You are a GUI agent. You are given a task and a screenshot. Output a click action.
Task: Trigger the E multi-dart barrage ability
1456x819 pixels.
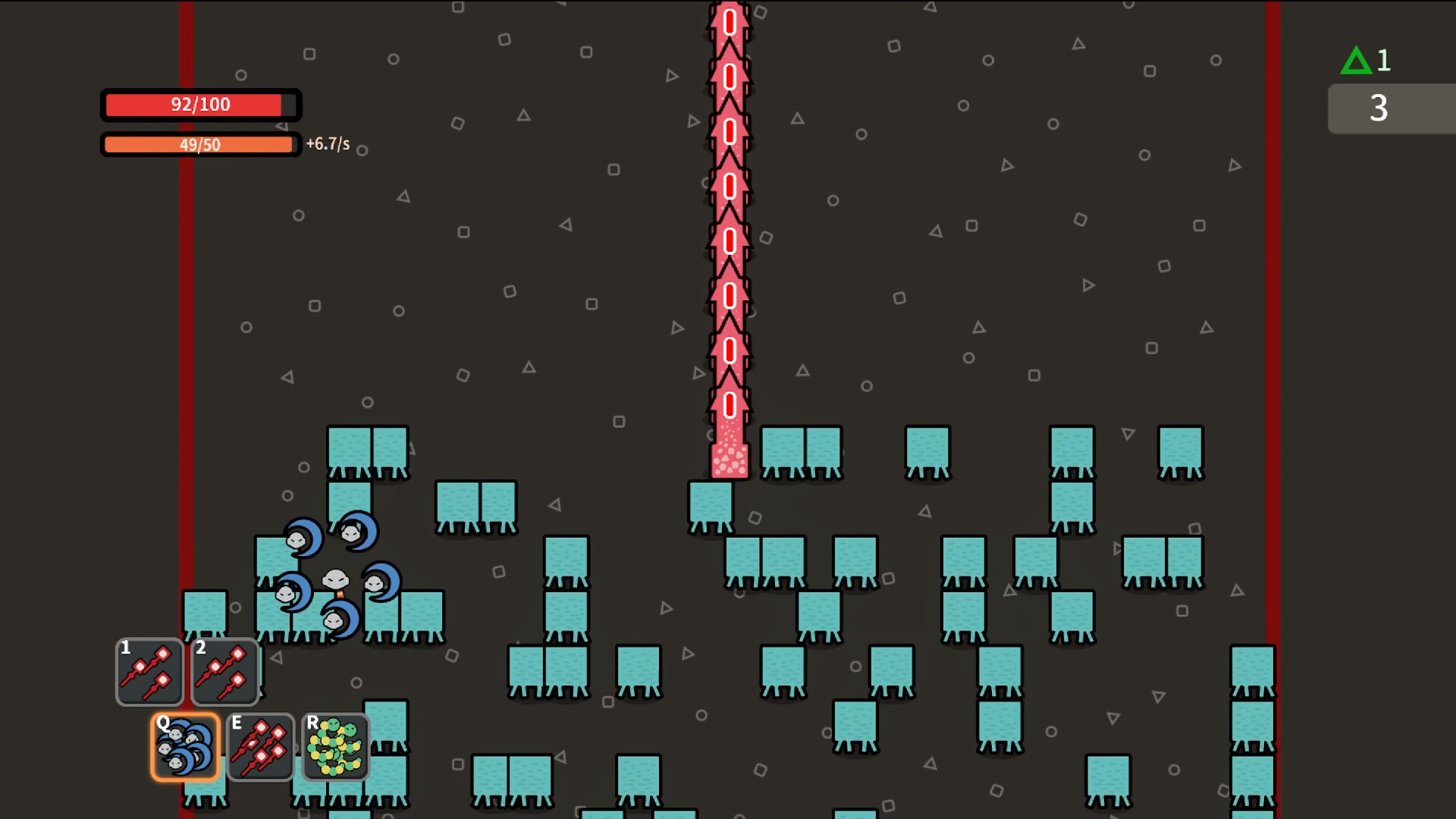pos(260,747)
